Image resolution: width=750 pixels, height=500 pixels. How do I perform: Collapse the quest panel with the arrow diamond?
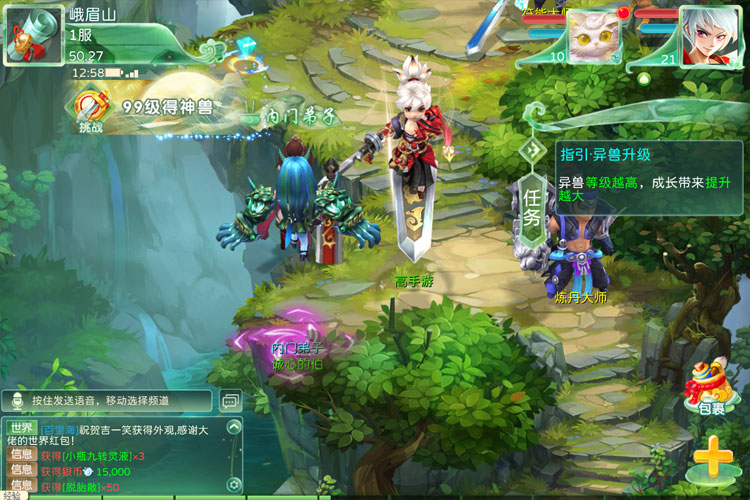click(532, 152)
